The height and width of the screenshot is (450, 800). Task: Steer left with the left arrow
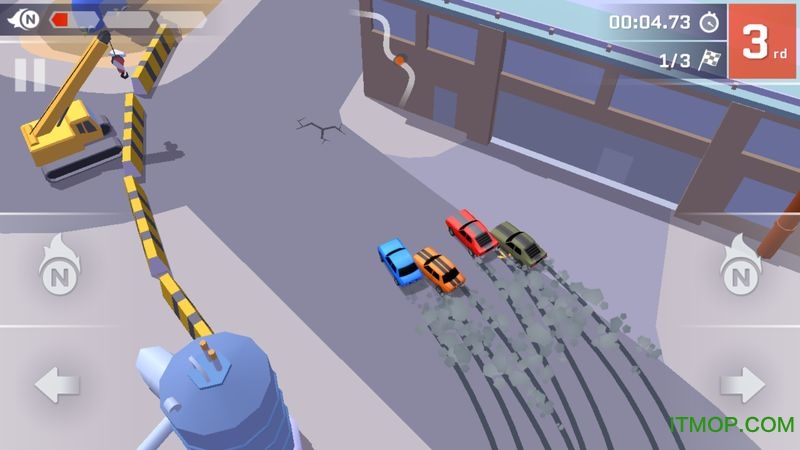click(x=57, y=385)
